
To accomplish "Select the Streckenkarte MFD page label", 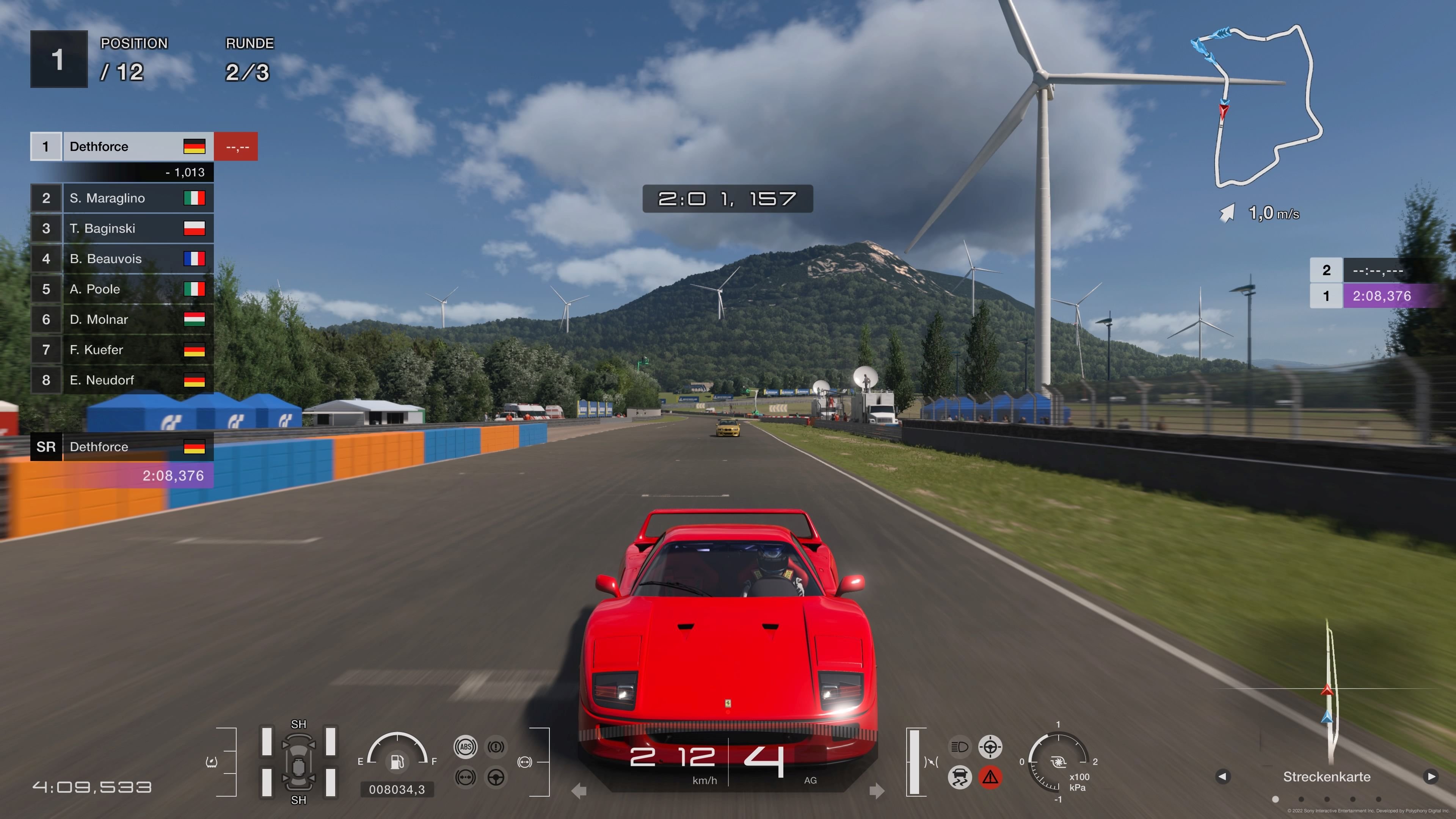I will click(x=1327, y=777).
